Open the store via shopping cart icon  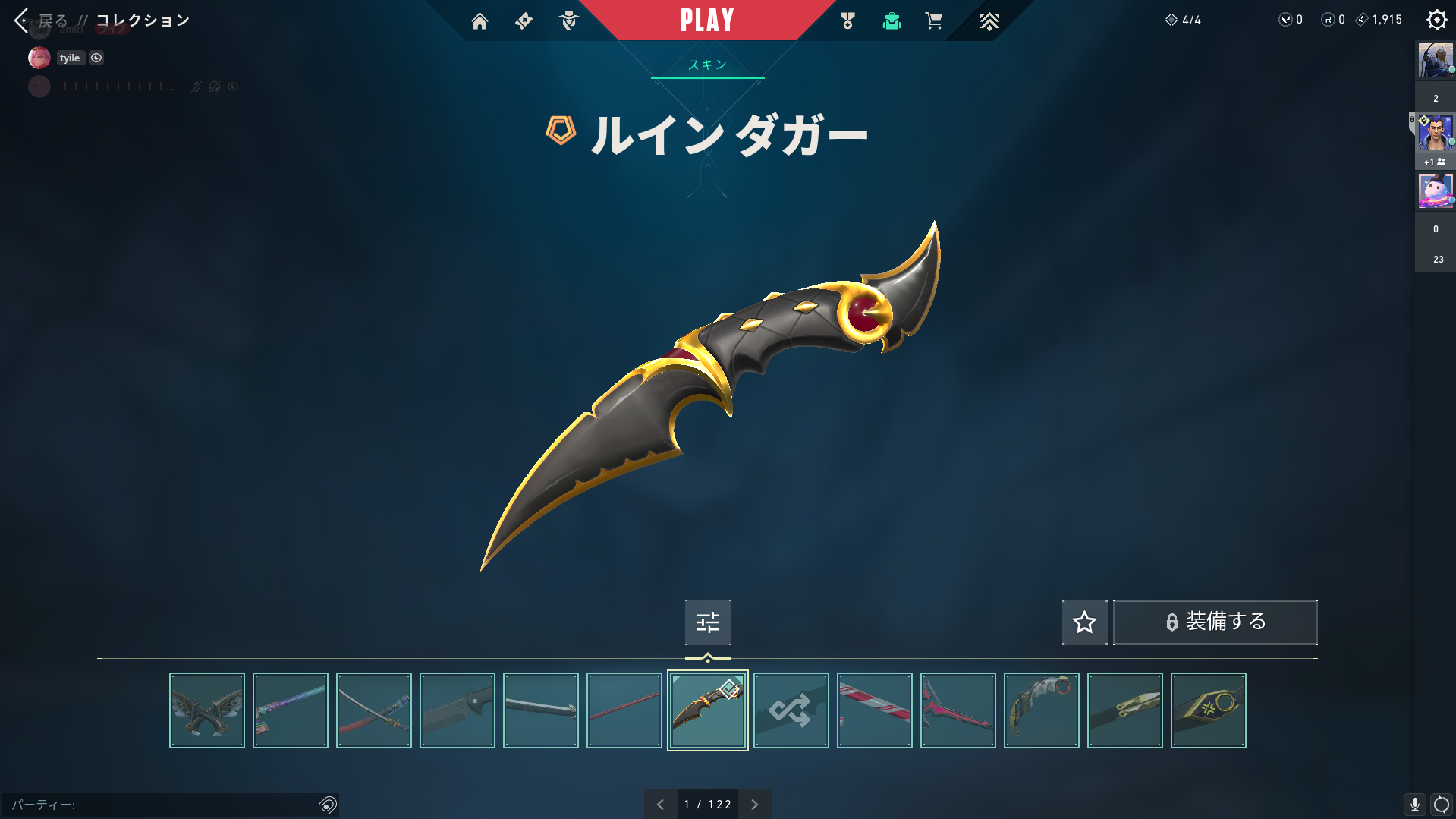point(933,21)
